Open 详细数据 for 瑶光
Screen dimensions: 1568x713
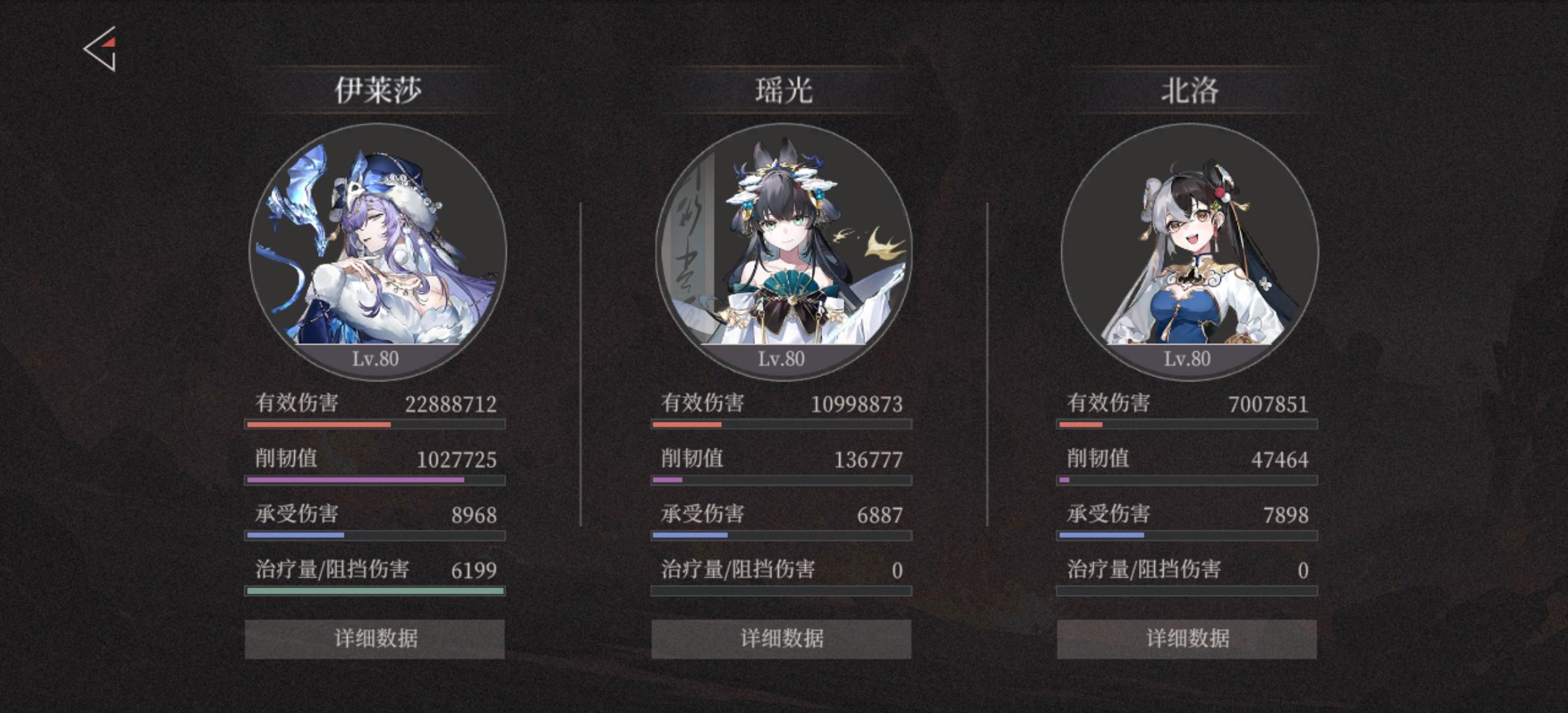tap(782, 638)
